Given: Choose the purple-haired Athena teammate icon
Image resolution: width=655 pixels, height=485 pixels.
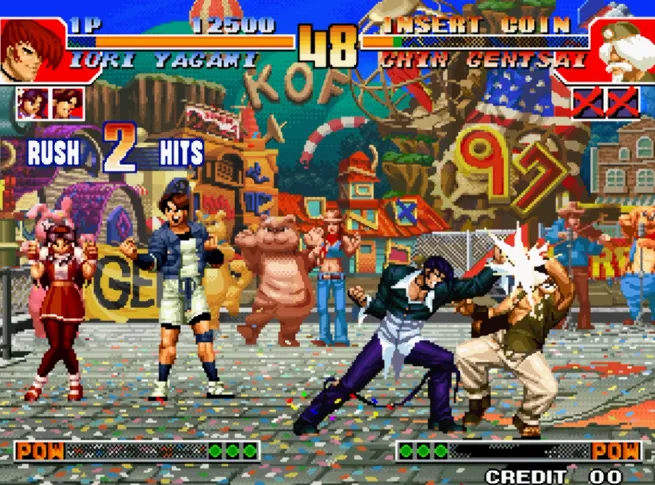Looking at the screenshot, I should tap(33, 103).
